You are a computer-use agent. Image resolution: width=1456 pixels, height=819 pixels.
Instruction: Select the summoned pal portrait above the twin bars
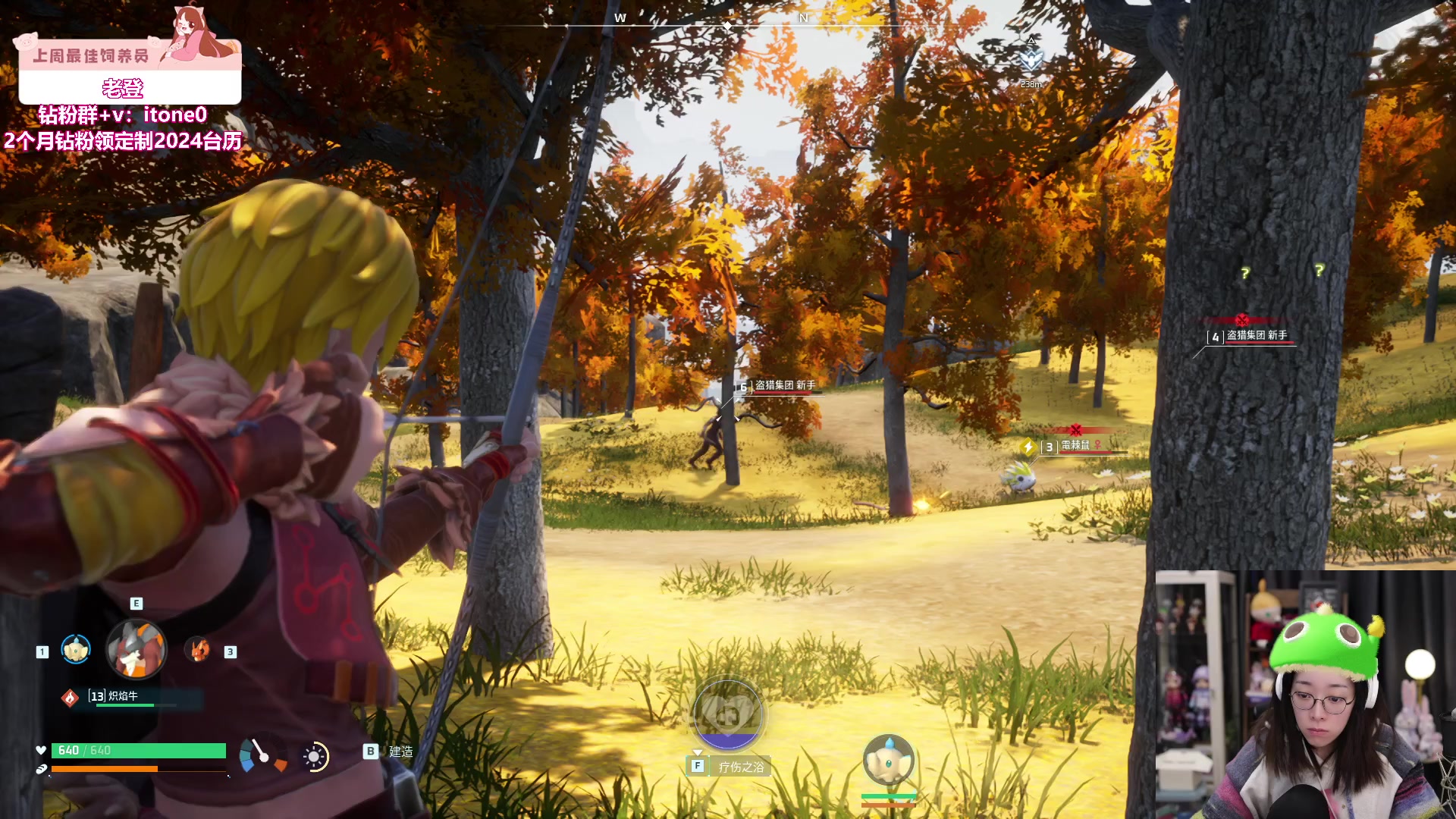point(888,761)
